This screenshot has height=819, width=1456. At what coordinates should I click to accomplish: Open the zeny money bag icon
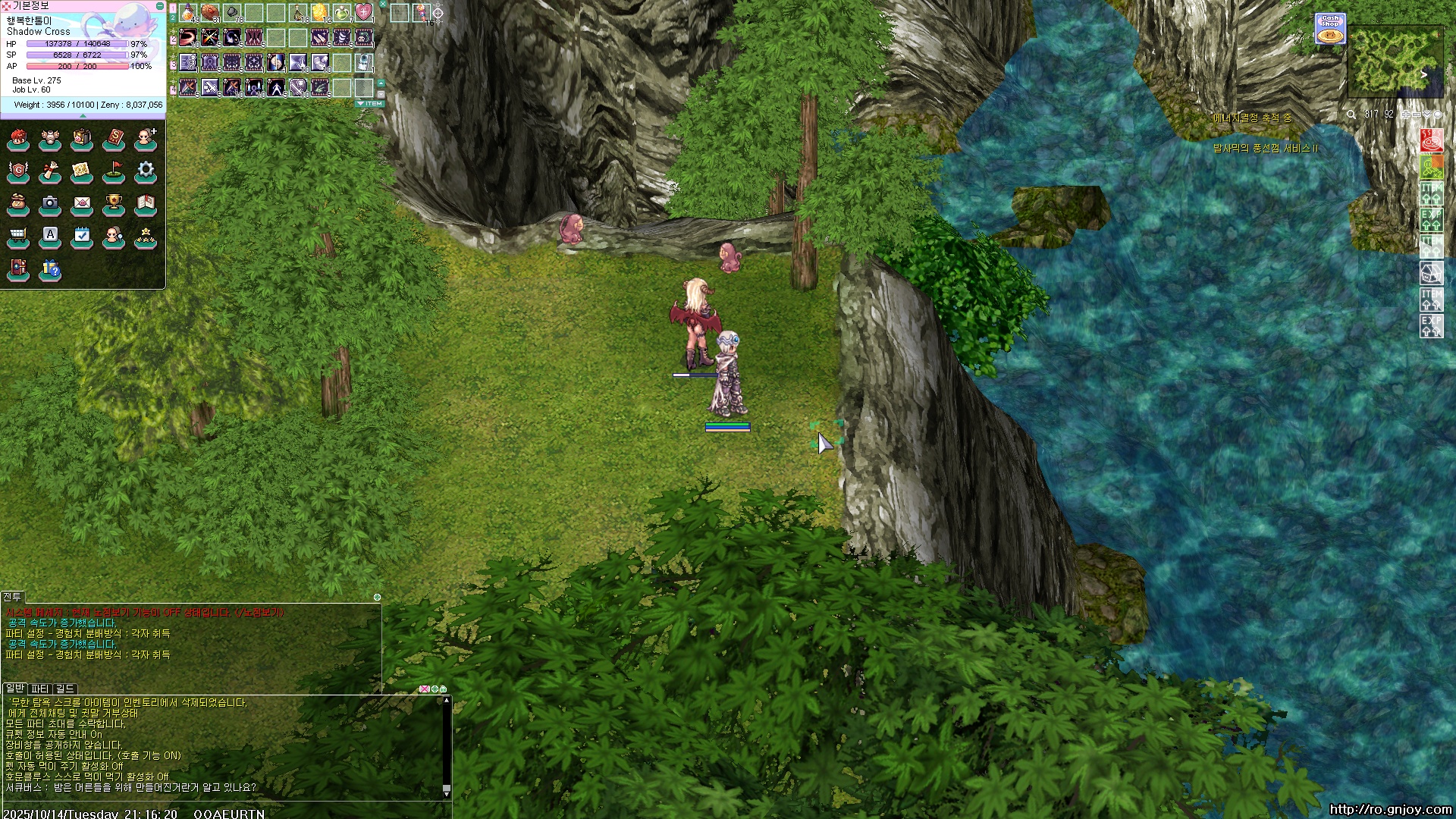point(18,203)
